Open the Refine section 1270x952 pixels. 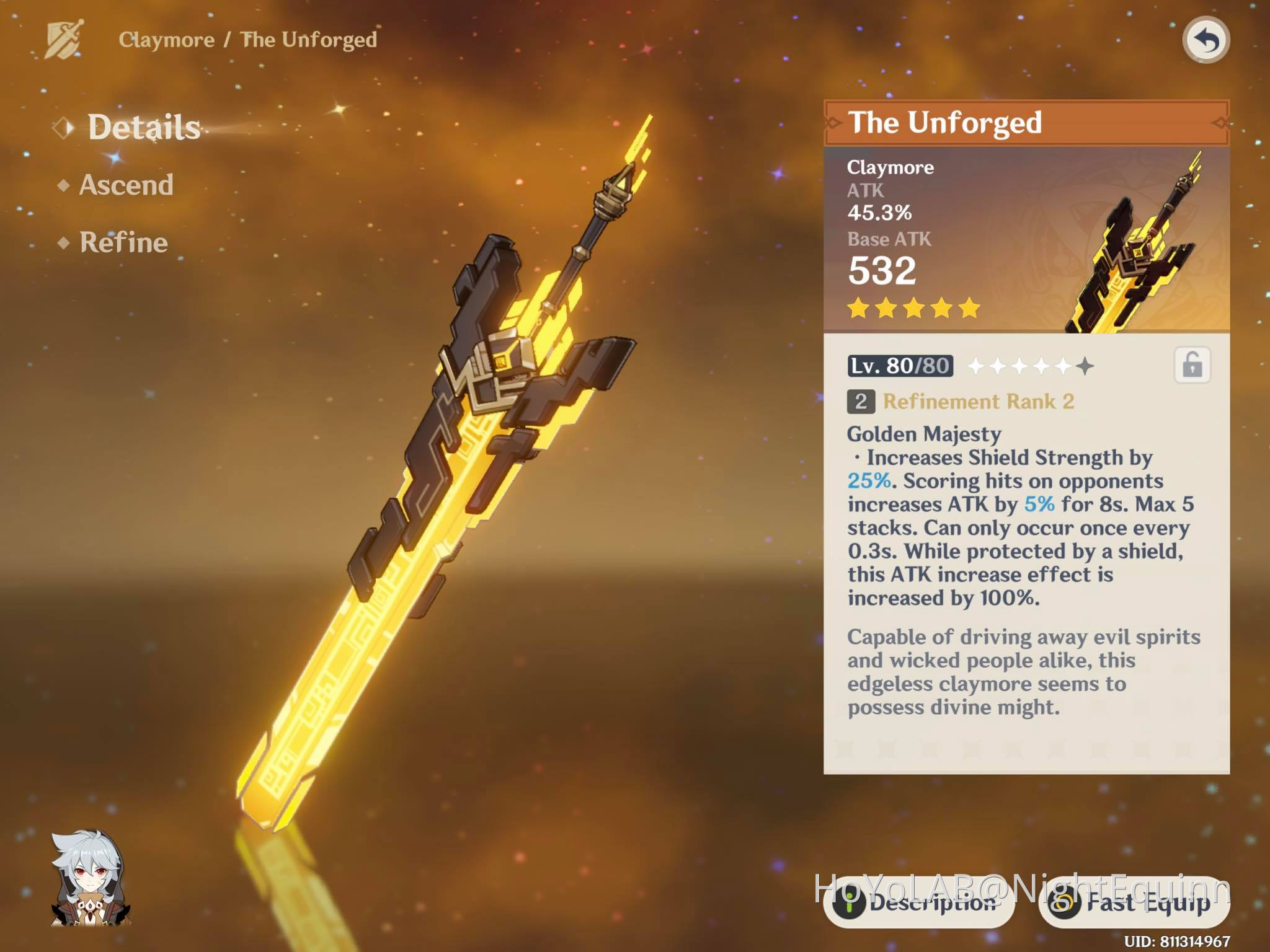click(123, 242)
